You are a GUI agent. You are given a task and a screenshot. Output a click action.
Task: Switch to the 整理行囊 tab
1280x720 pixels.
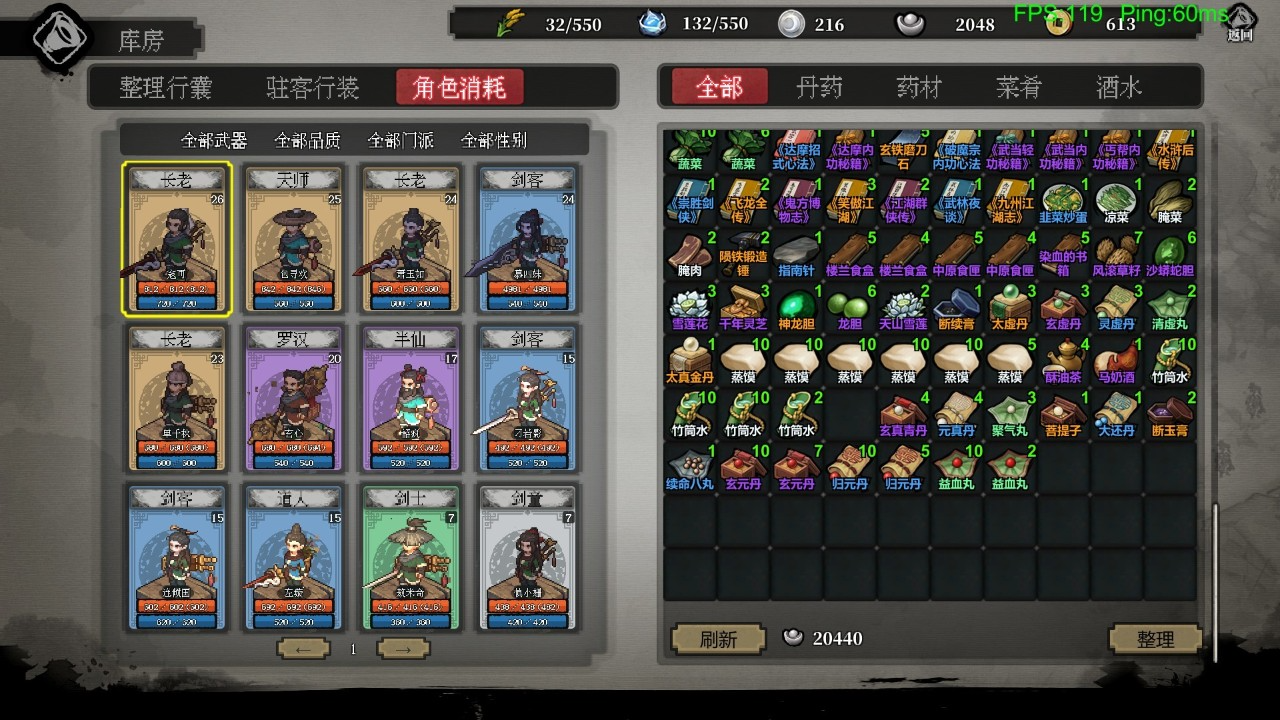click(x=166, y=88)
